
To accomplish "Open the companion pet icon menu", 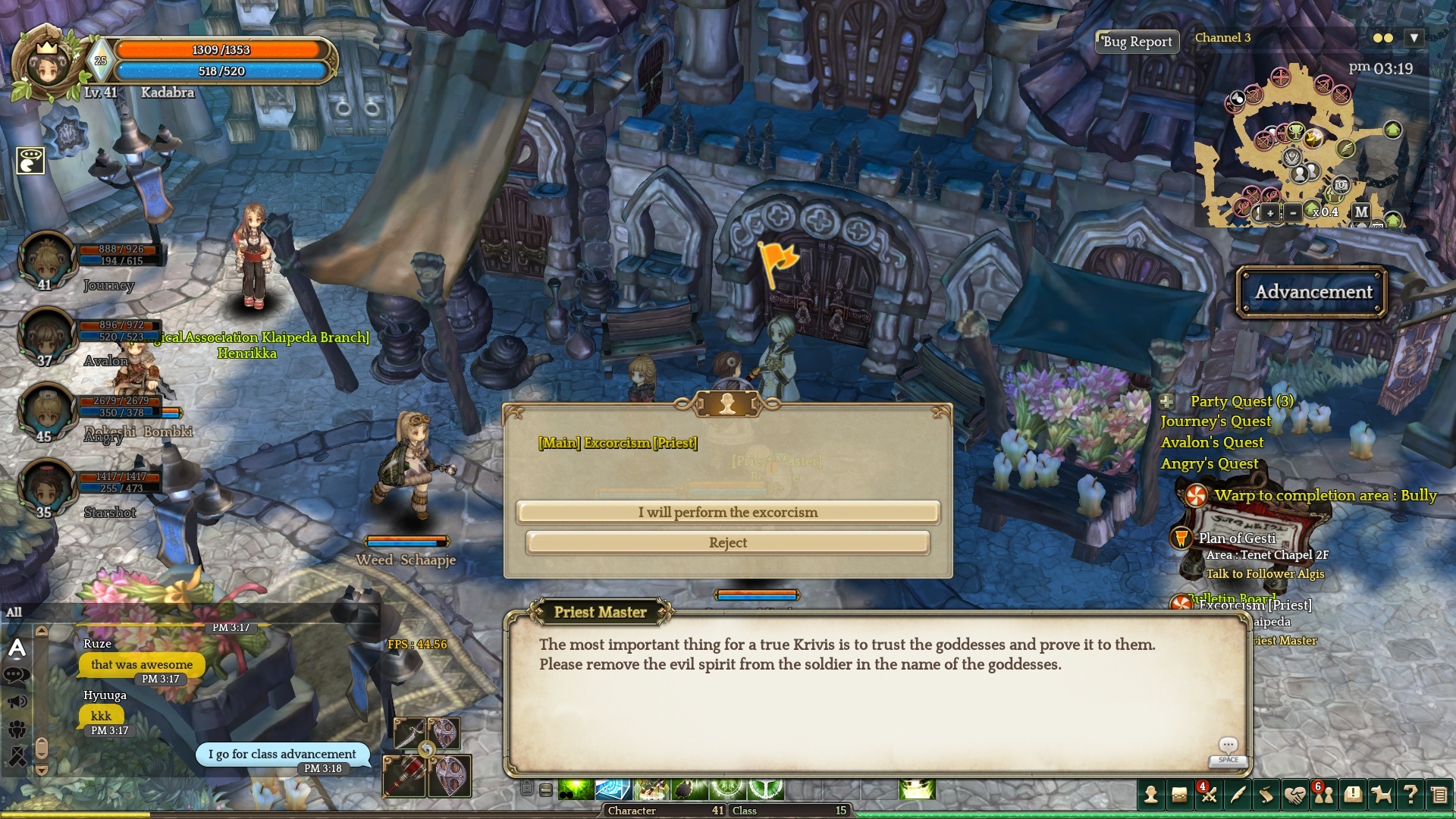I will pos(1382,794).
